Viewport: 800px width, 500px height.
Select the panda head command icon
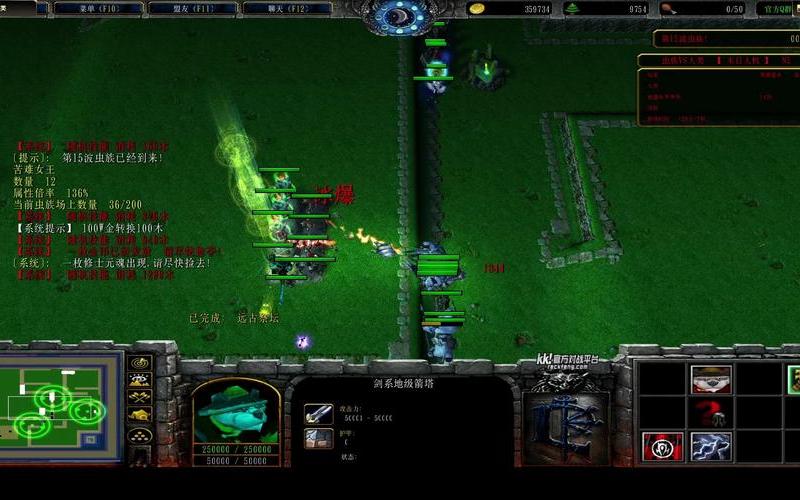[710, 379]
